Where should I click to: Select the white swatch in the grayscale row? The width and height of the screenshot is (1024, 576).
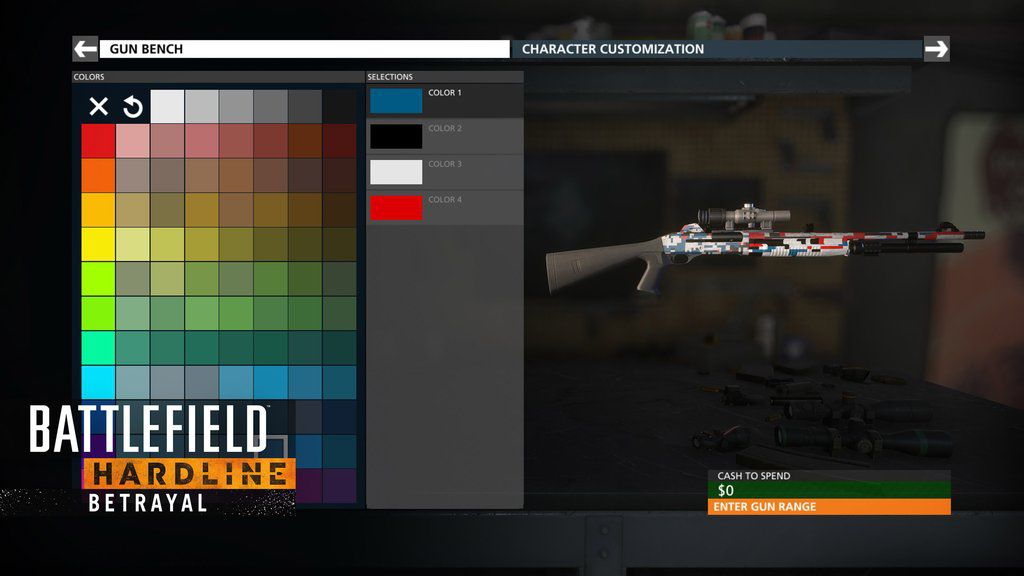pos(167,107)
